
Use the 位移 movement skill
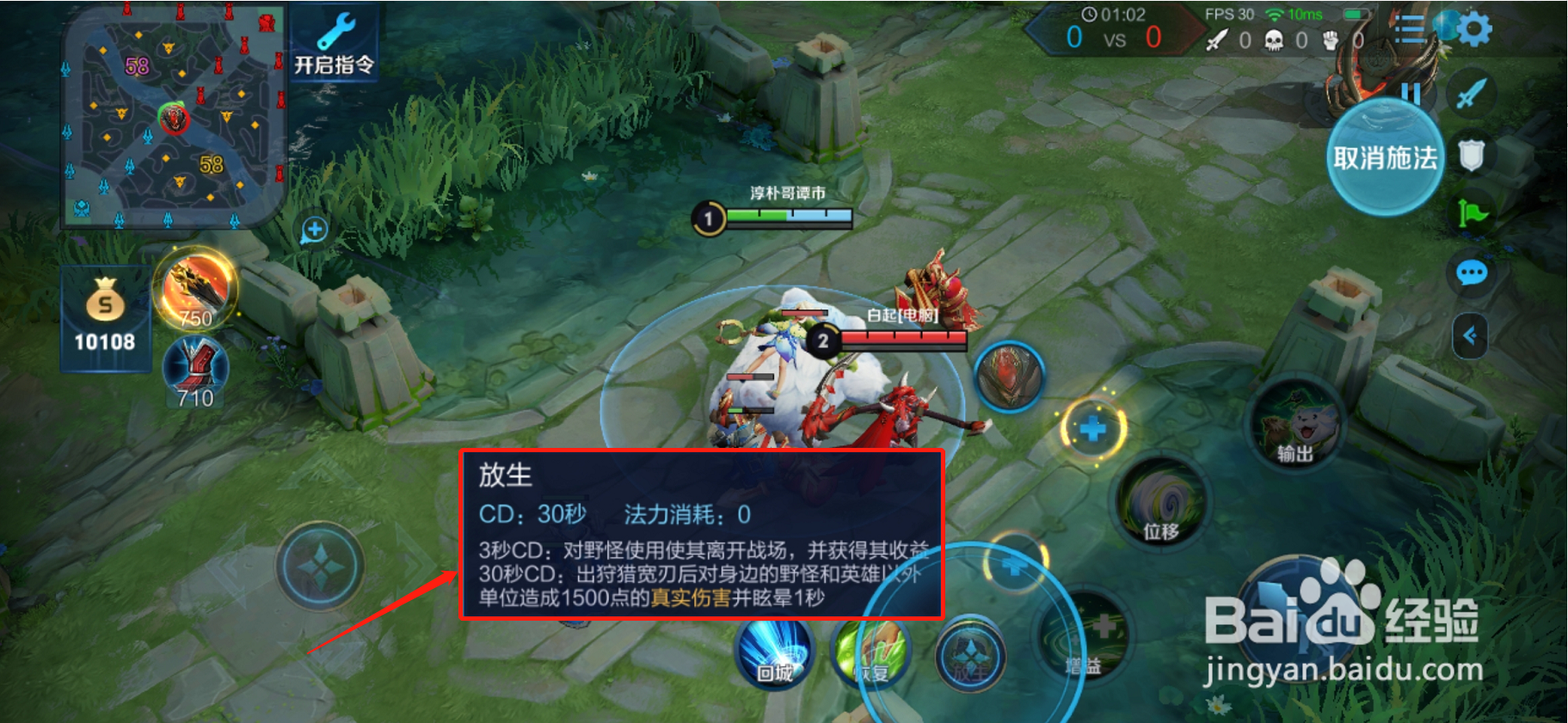click(x=1161, y=503)
